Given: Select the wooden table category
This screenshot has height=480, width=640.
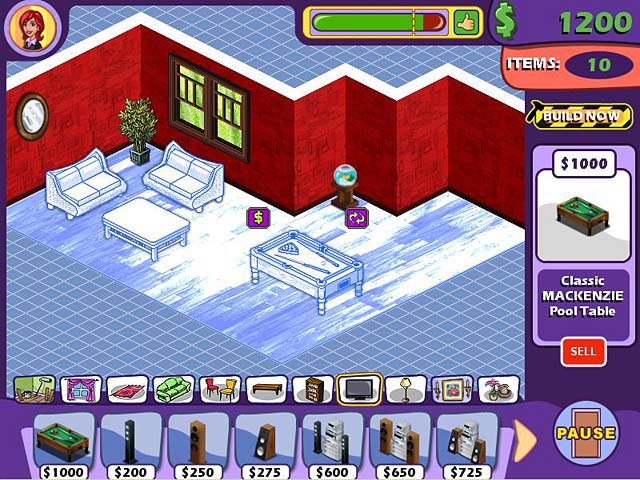Looking at the screenshot, I should coord(267,388).
